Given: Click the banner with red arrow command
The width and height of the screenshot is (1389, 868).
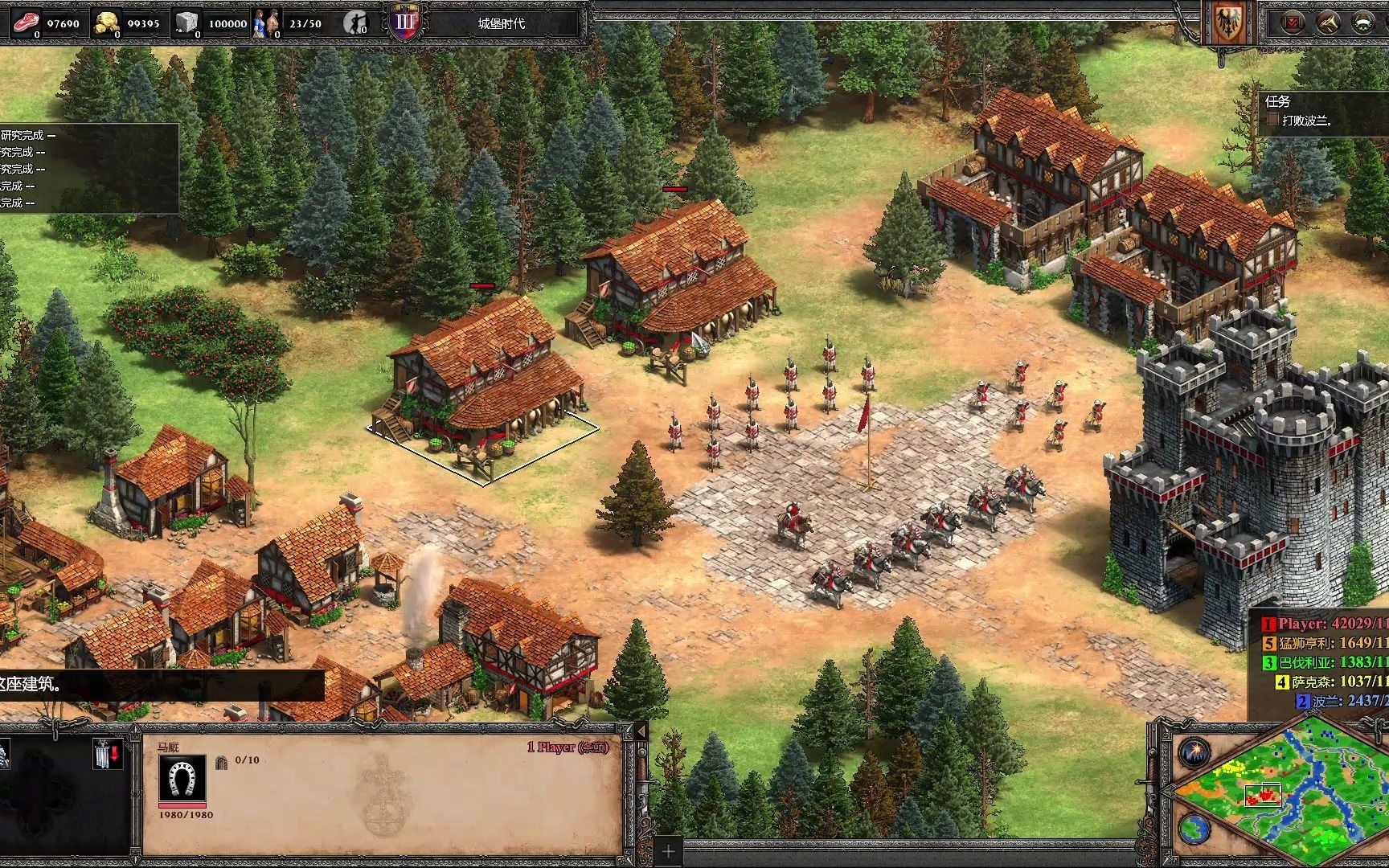Looking at the screenshot, I should click(x=107, y=754).
